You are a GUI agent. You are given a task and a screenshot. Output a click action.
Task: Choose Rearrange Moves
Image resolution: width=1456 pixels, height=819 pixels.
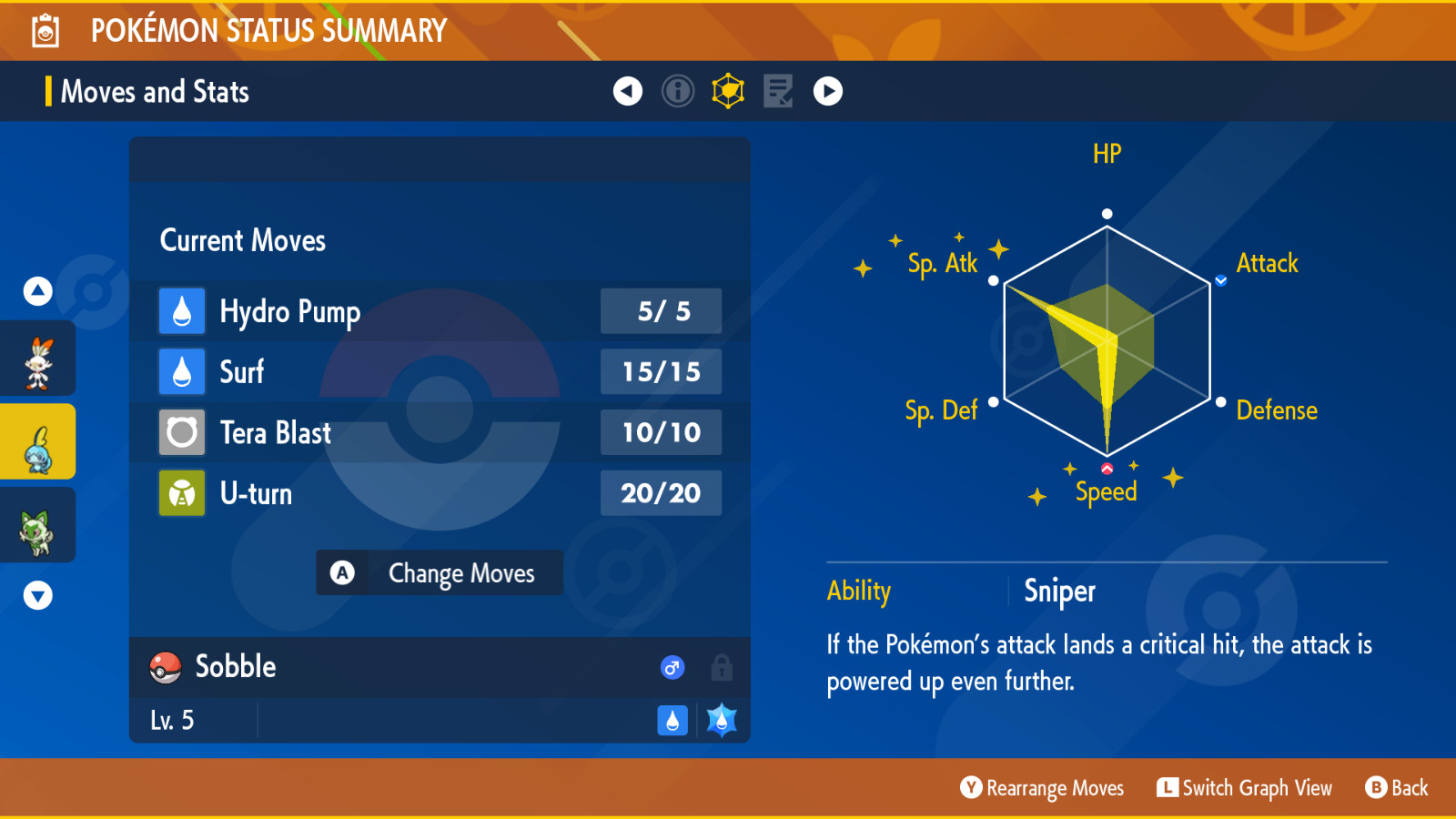(x=1043, y=788)
